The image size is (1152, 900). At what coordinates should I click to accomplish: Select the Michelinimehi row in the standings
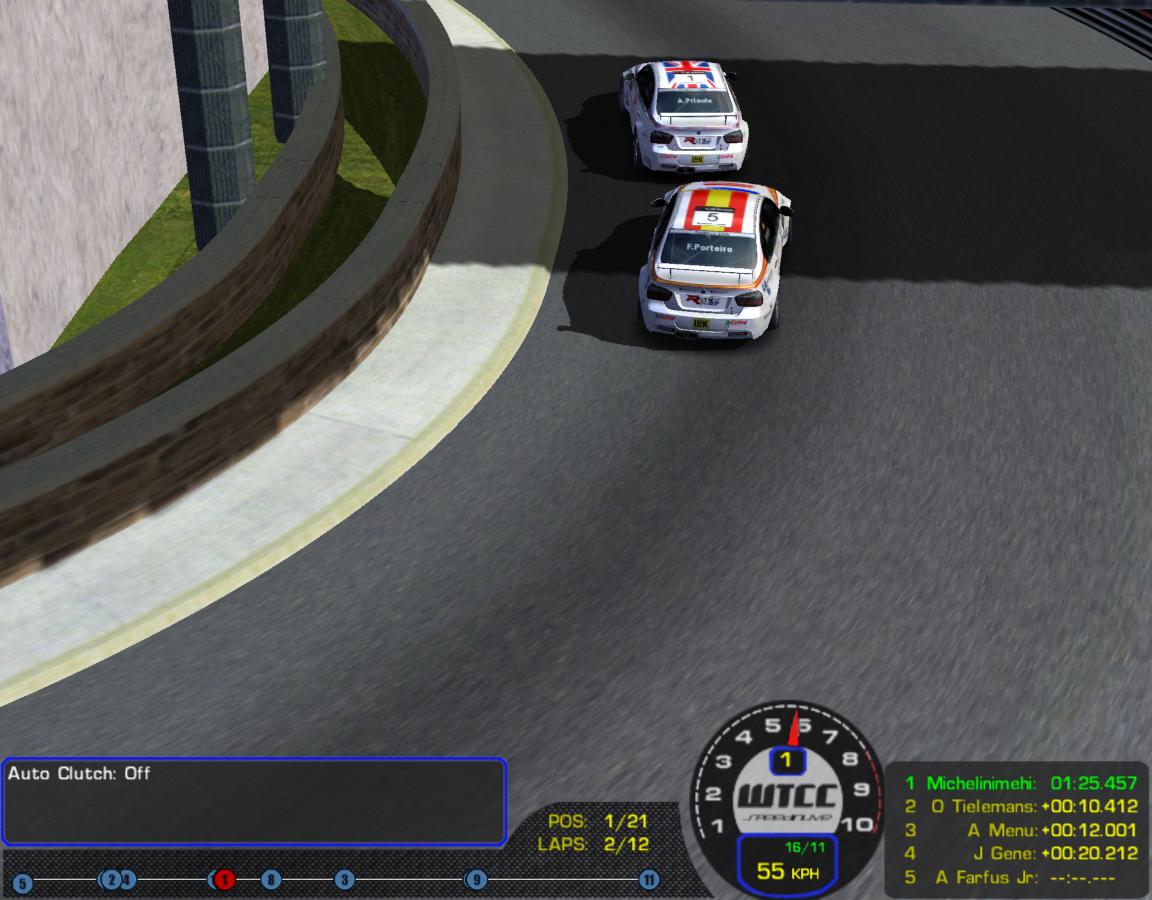[x=1020, y=783]
